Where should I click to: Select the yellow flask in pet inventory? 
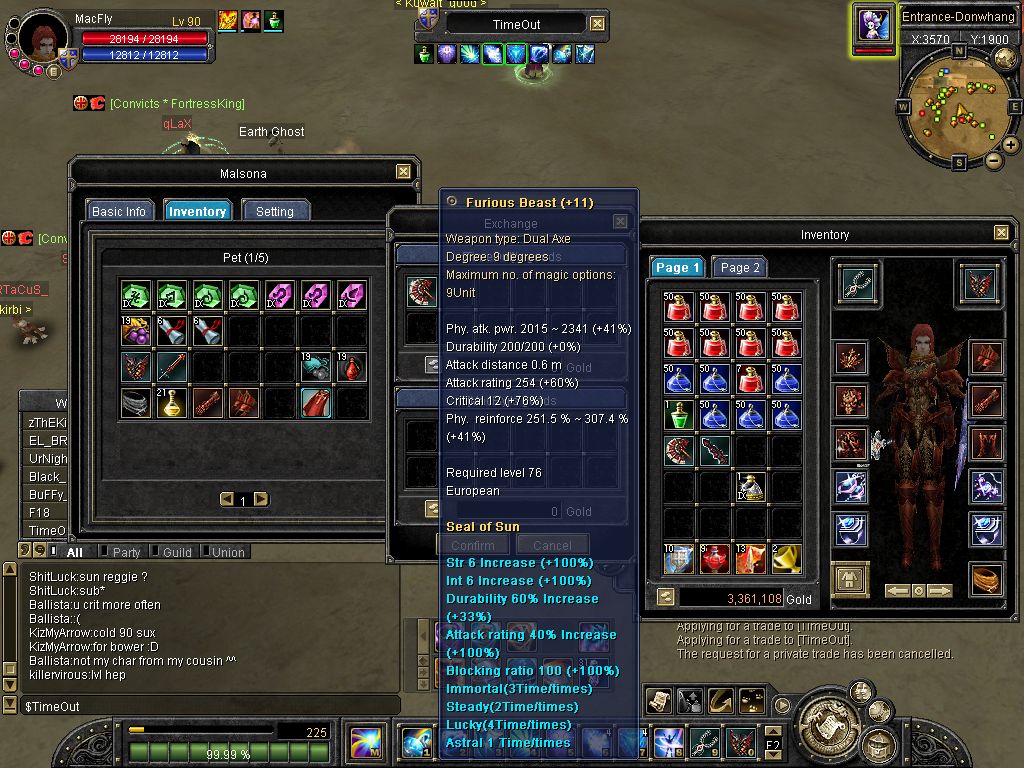[172, 402]
